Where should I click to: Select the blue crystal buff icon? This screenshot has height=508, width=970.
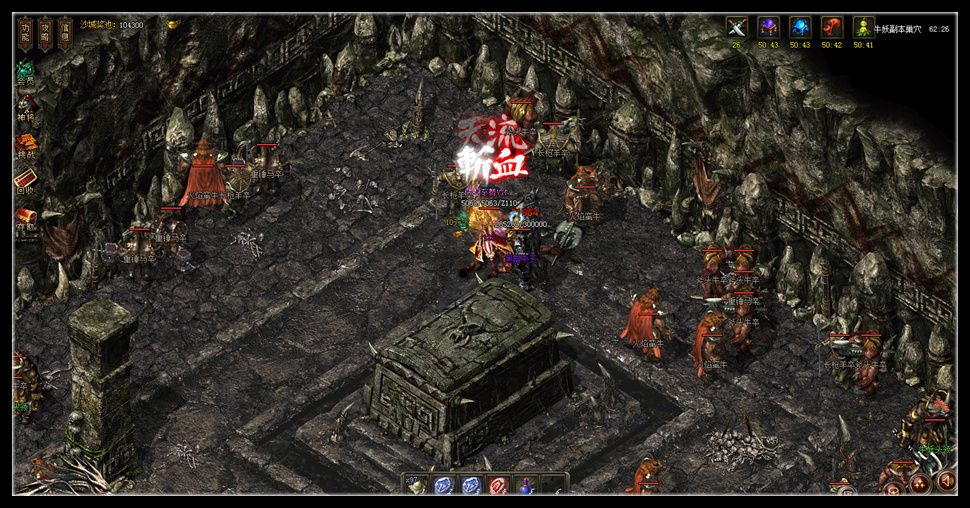pyautogui.click(x=800, y=28)
